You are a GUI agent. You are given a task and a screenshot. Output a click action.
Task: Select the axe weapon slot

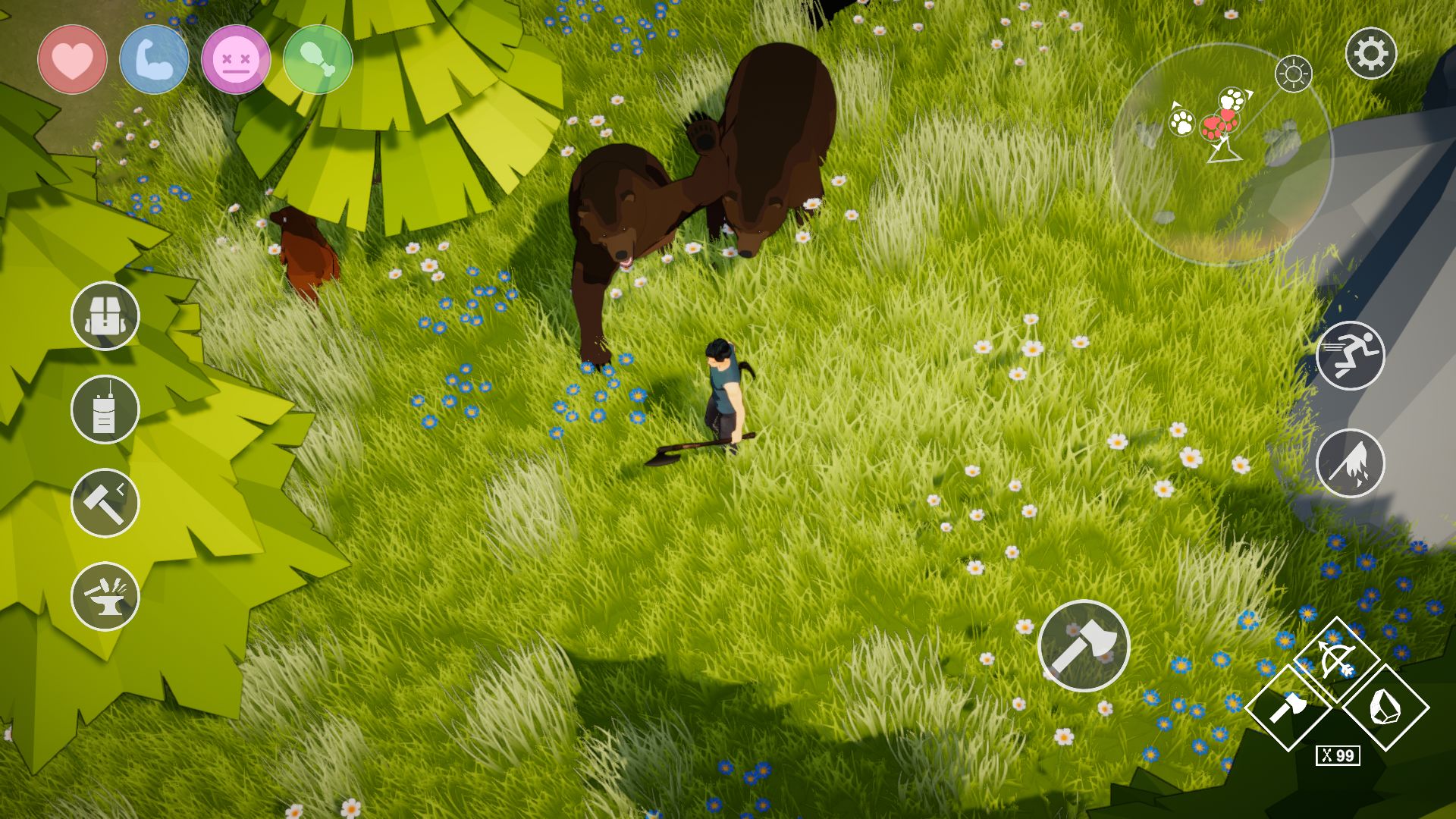[x=1288, y=708]
